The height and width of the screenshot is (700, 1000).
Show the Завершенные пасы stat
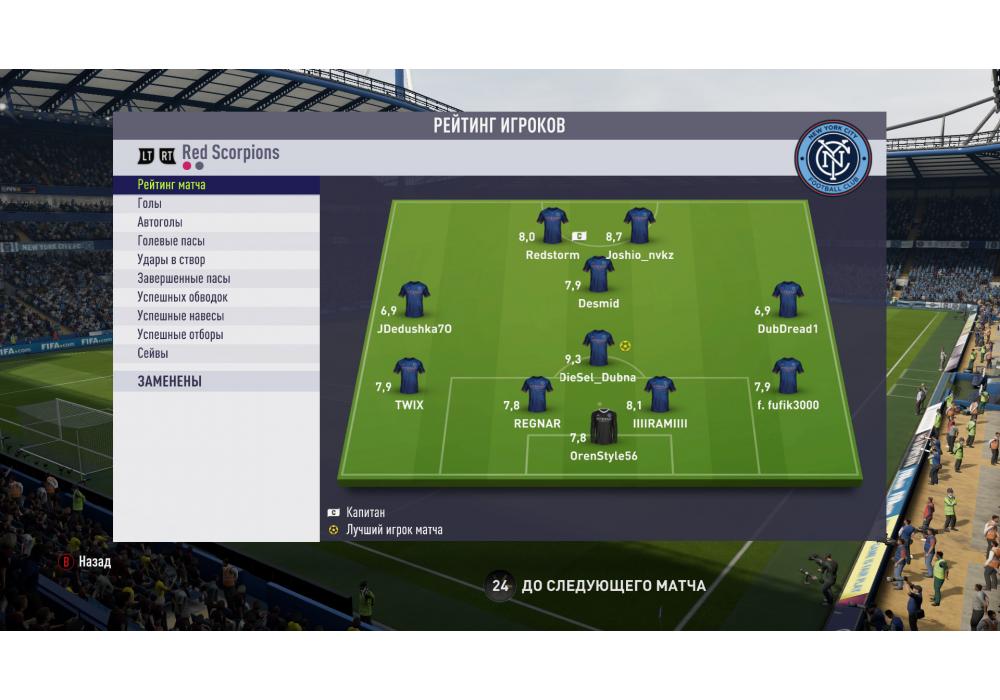216,279
